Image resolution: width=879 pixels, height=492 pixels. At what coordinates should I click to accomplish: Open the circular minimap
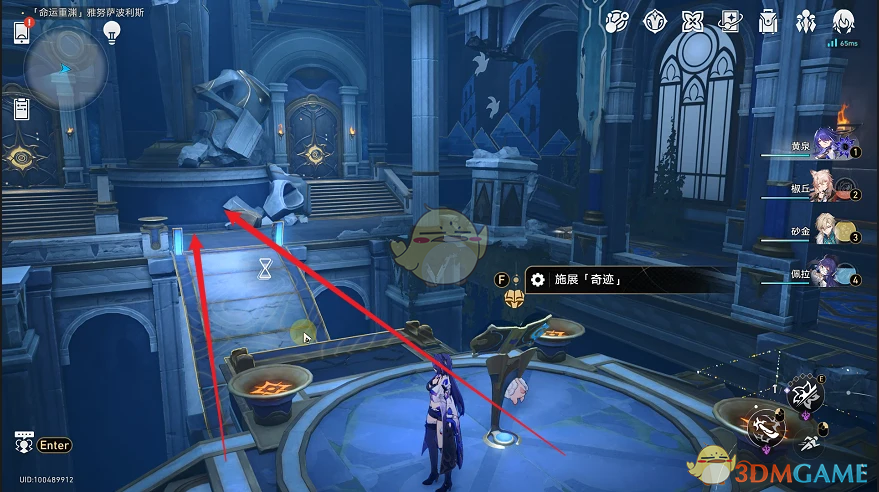click(60, 68)
